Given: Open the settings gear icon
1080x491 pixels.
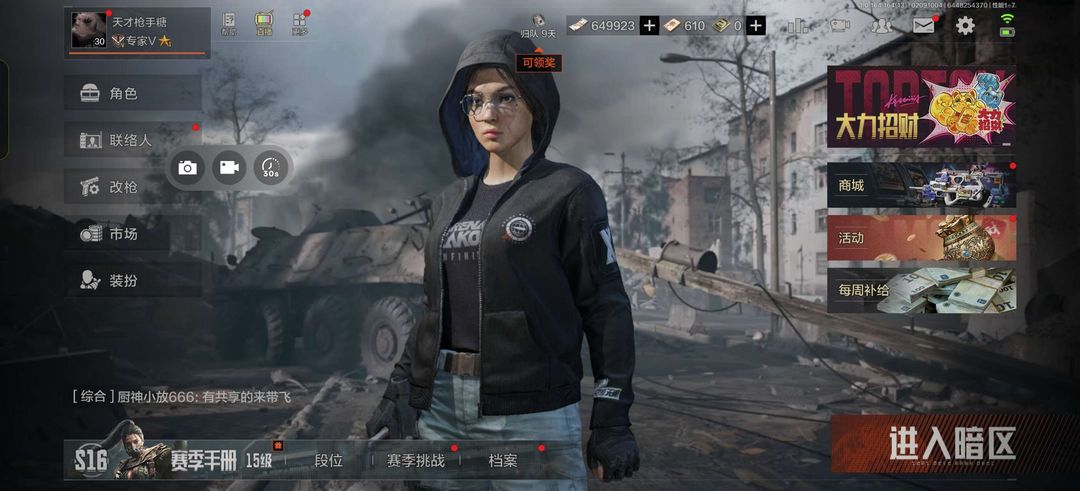Looking at the screenshot, I should (x=965, y=26).
